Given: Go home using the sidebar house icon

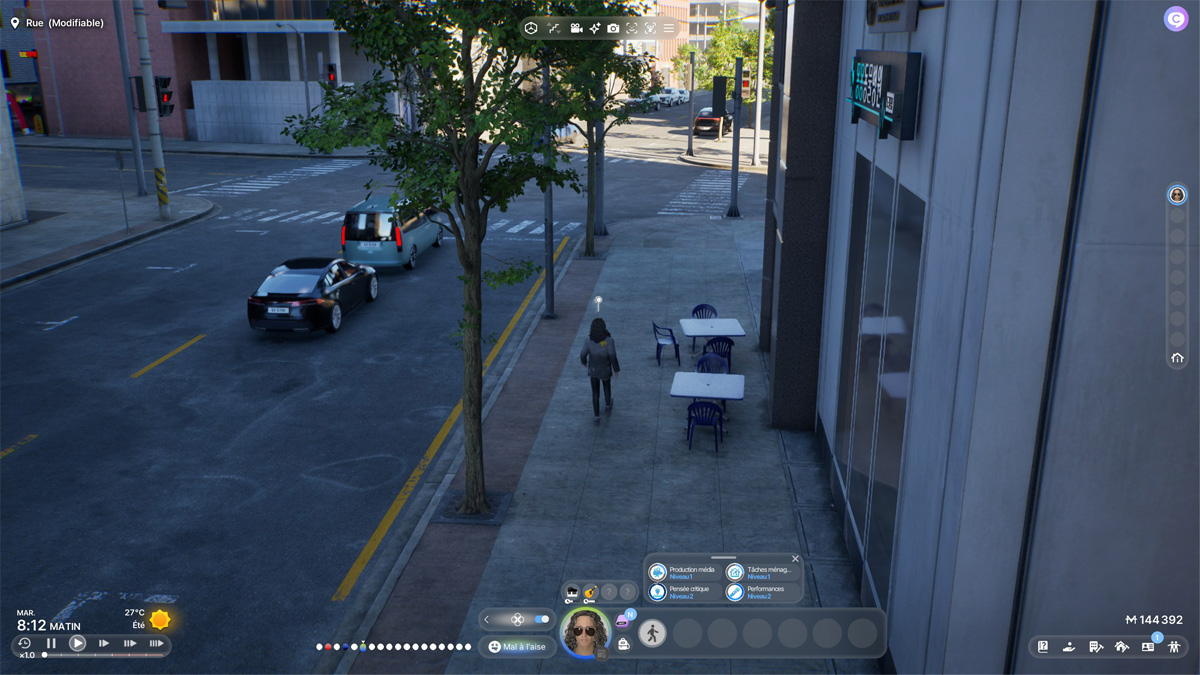Looking at the screenshot, I should point(1177,358).
